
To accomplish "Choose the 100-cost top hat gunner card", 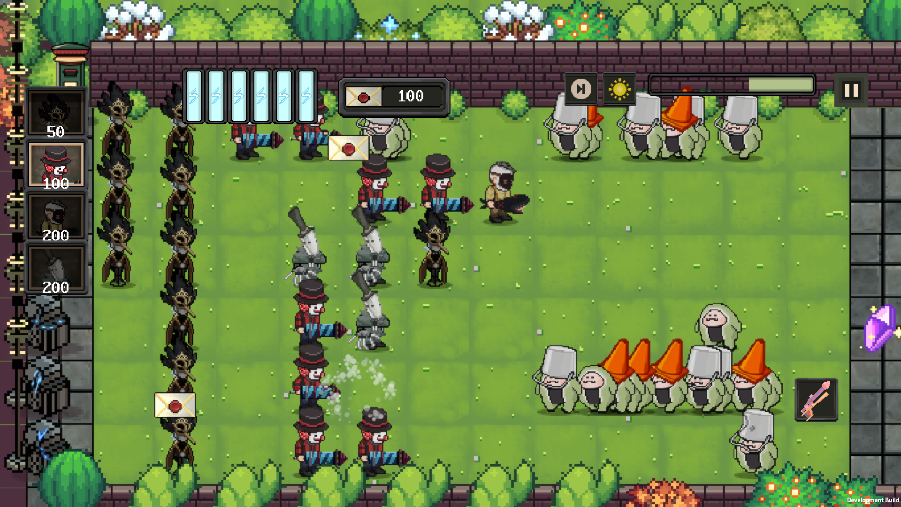I will click(56, 165).
